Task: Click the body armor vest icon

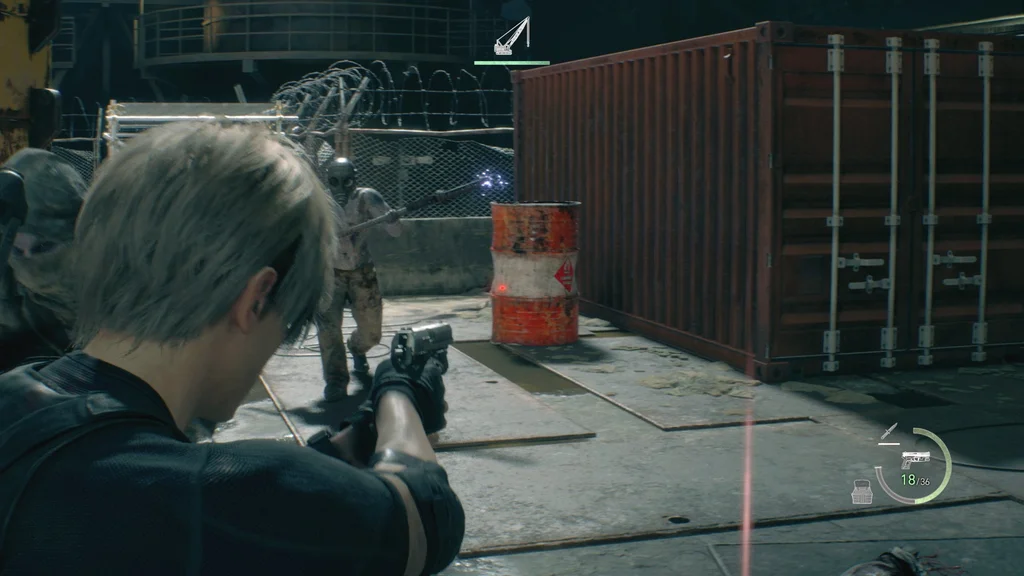Action: point(861,491)
